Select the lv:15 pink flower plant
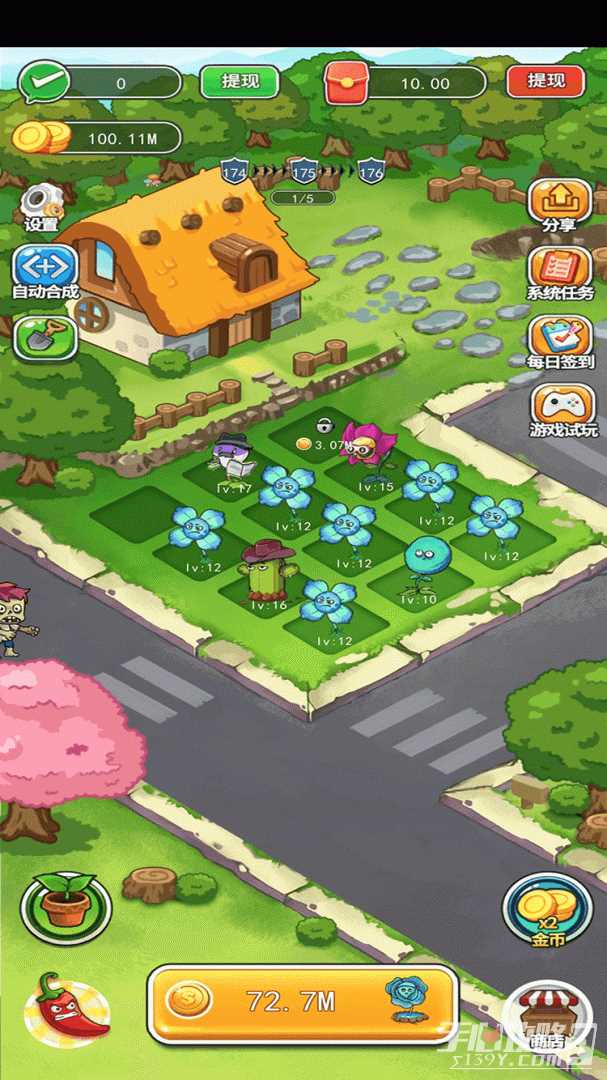The height and width of the screenshot is (1080, 607). 369,452
